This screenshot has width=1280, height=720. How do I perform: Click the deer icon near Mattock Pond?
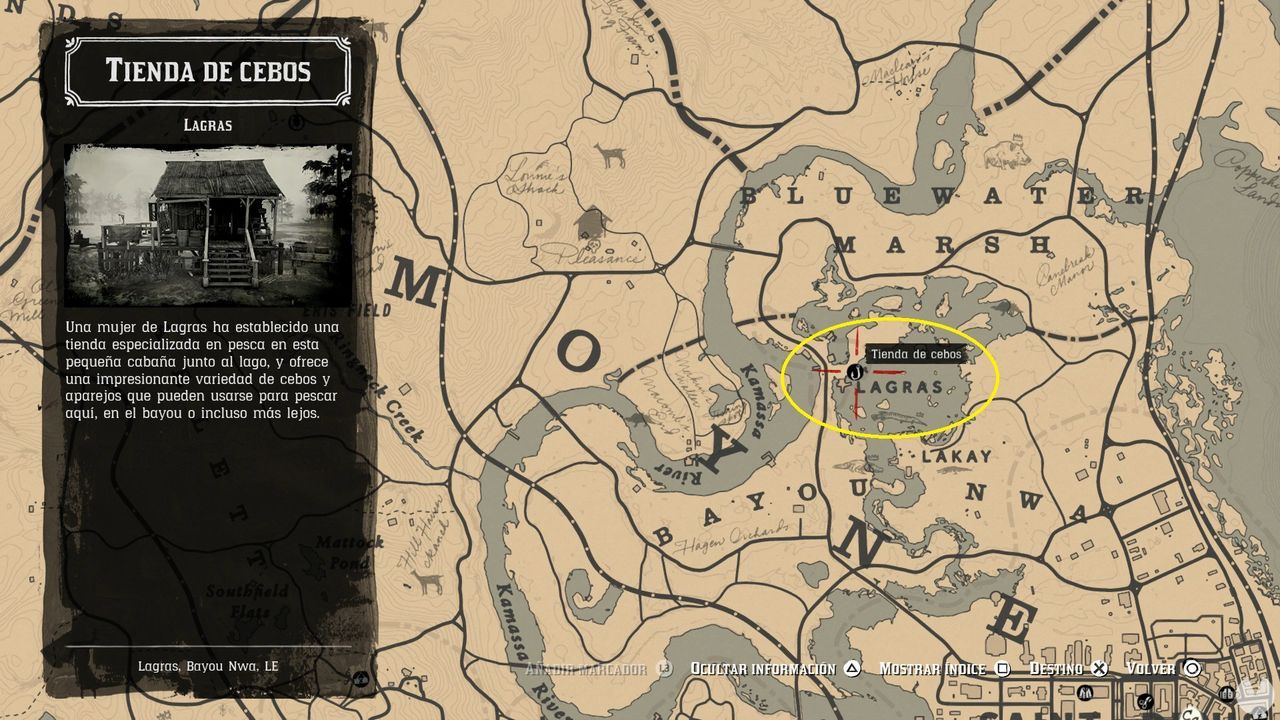pyautogui.click(x=430, y=582)
